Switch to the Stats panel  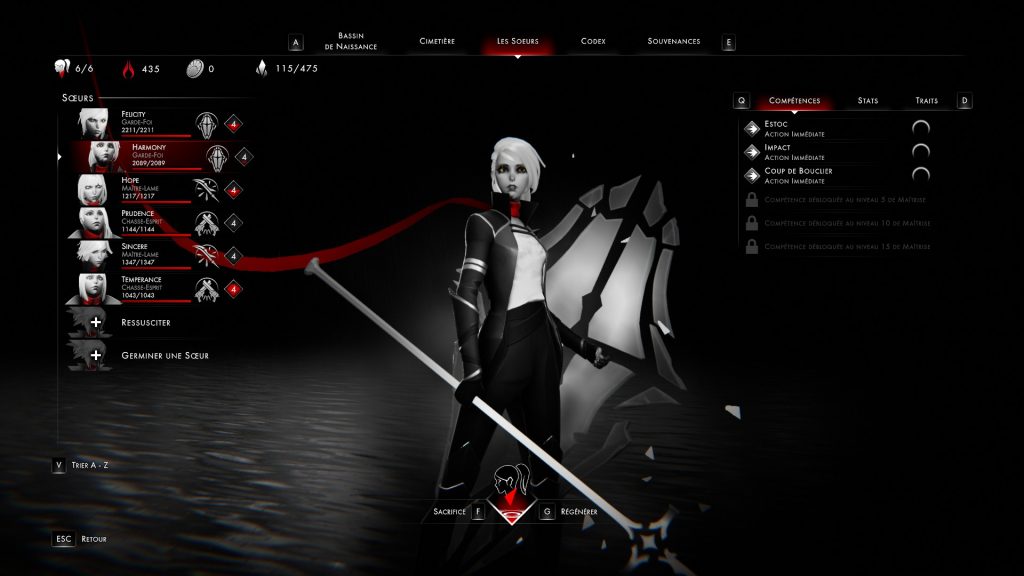(867, 101)
